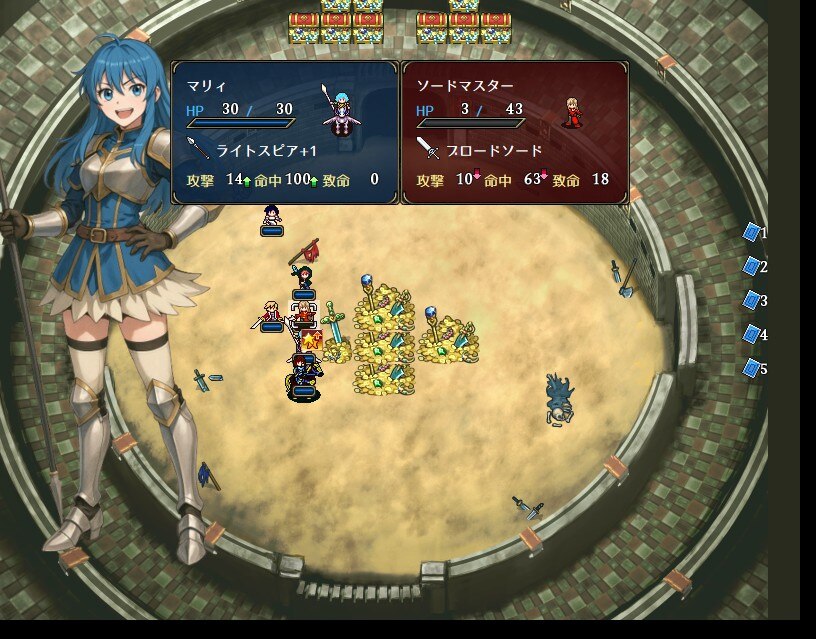Image resolution: width=816 pixels, height=639 pixels.
Task: Select the blue card icon numbered 2
Action: coord(752,266)
